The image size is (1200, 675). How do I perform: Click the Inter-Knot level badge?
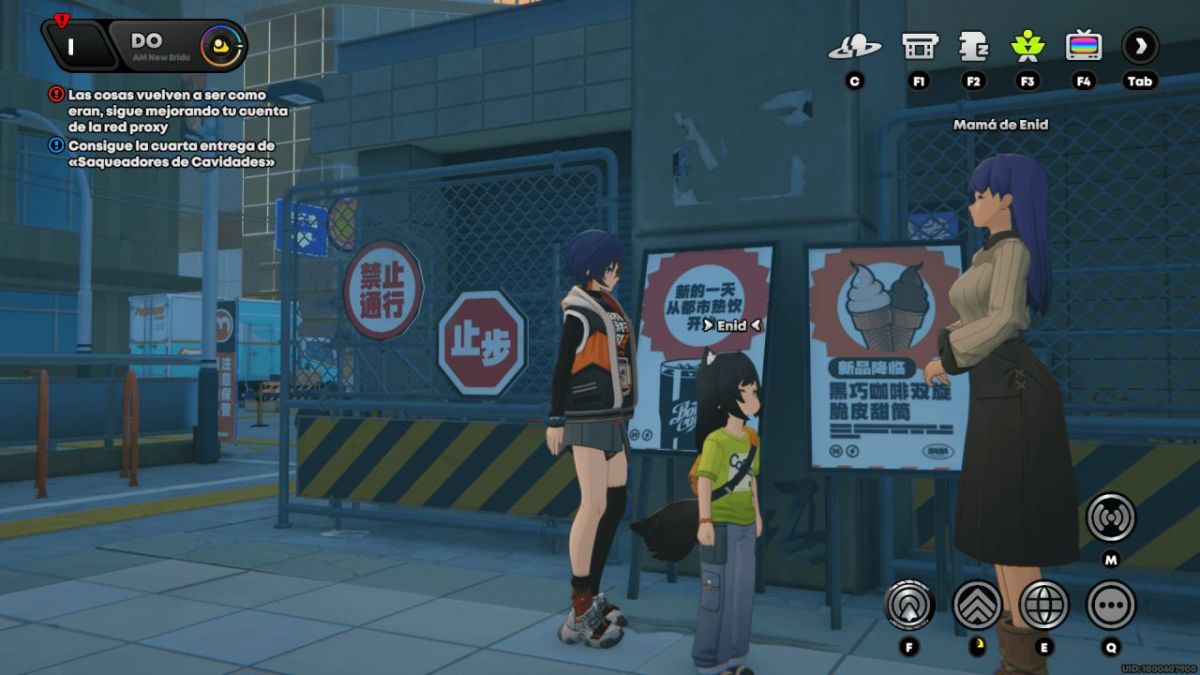[72, 43]
